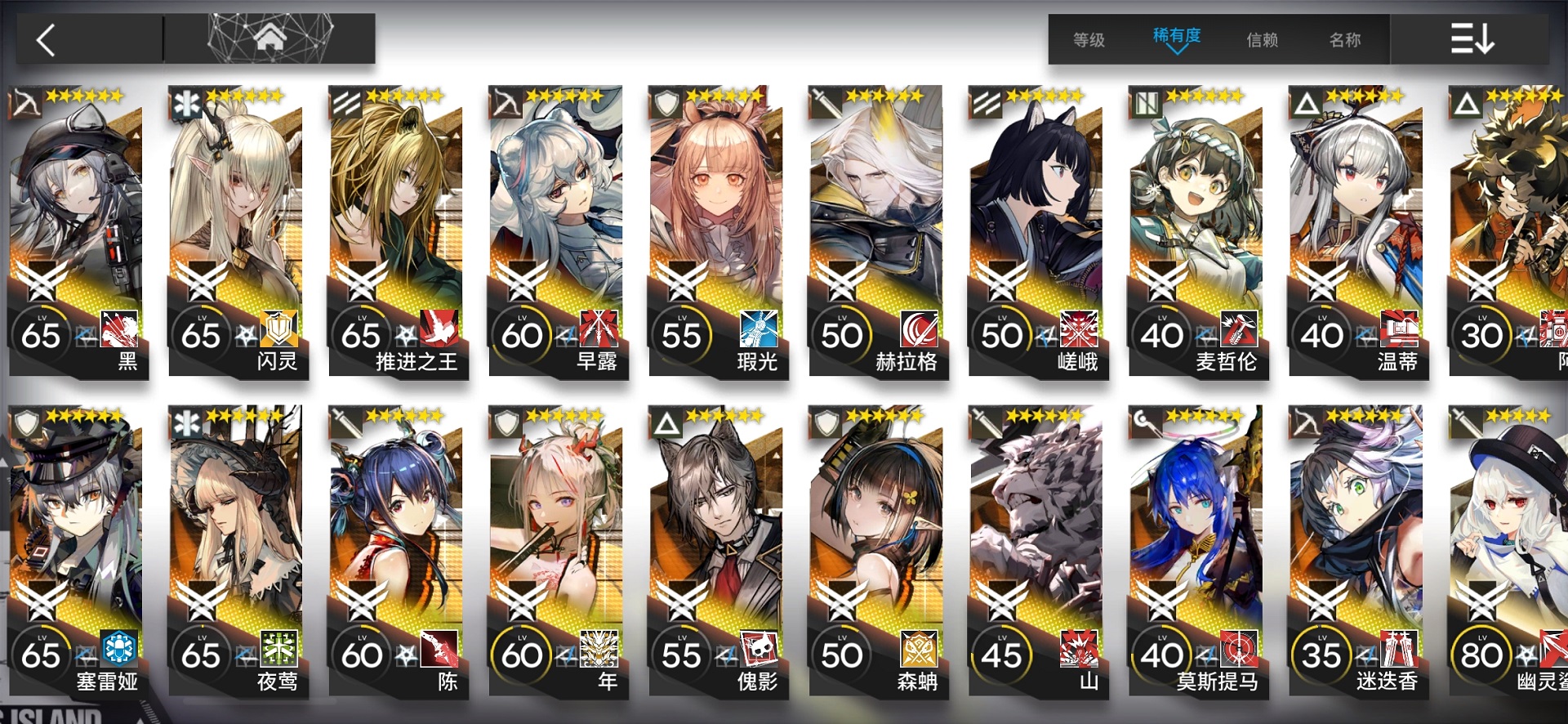
Task: Sort operators by 等级 (level)
Action: point(1089,39)
